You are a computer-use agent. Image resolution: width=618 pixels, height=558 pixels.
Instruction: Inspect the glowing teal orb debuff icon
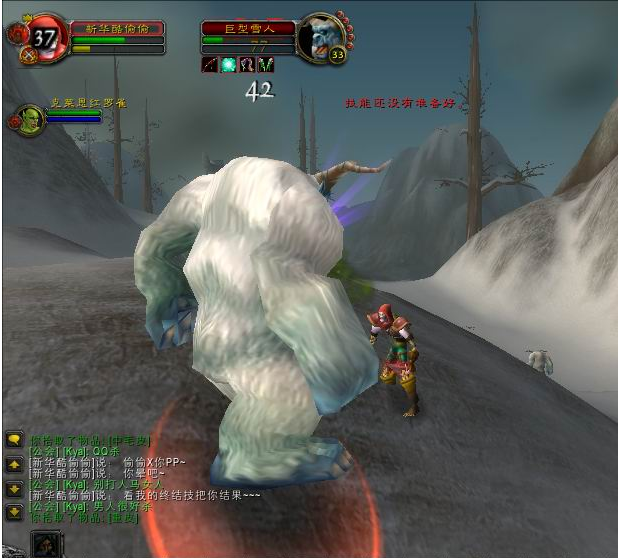tap(228, 64)
